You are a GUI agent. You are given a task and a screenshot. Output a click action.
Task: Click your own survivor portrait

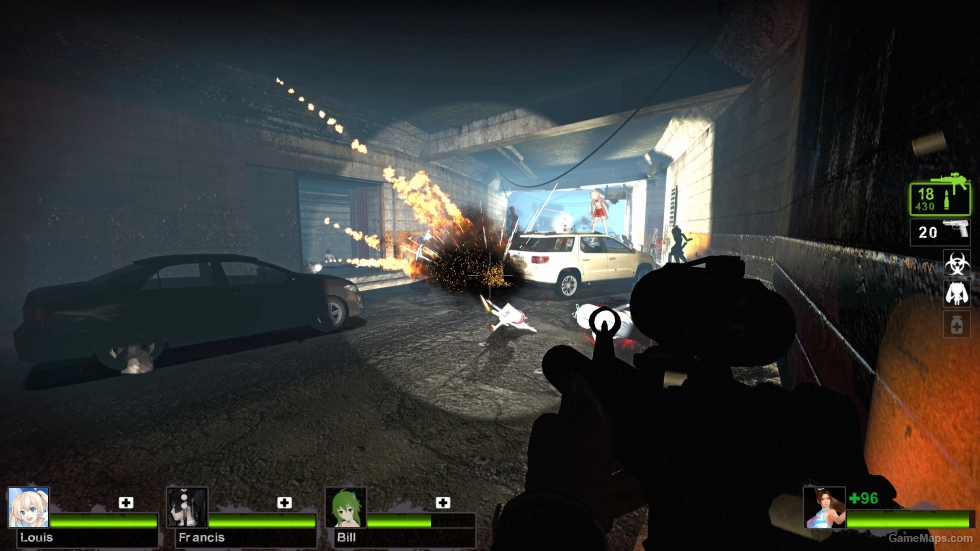(824, 507)
